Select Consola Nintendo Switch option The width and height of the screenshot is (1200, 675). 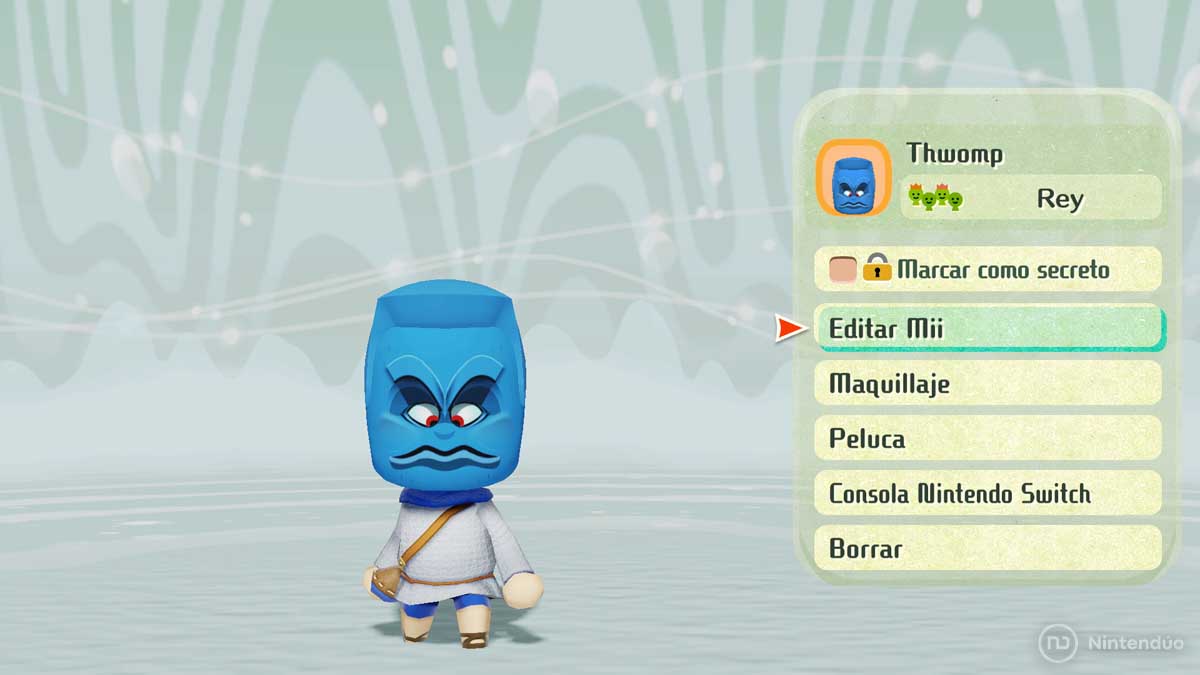[x=988, y=493]
